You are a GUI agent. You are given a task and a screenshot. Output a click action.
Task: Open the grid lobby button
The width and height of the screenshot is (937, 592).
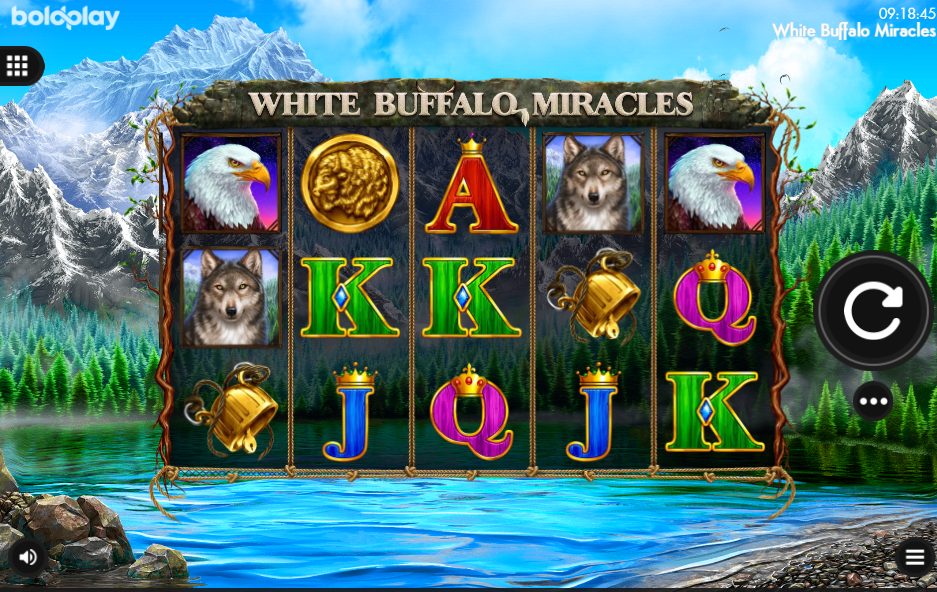pyautogui.click(x=17, y=66)
